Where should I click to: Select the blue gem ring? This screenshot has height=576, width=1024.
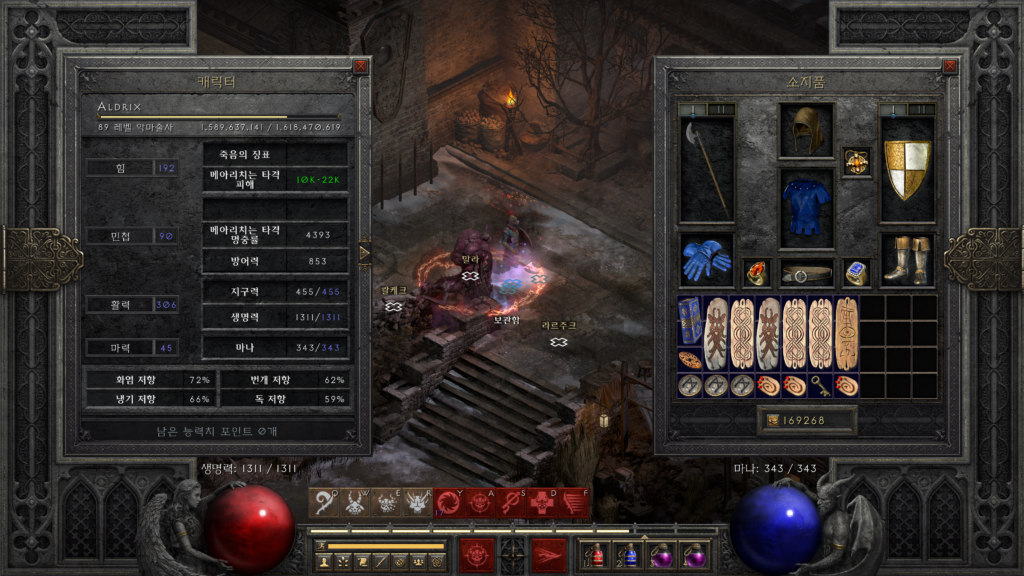856,272
